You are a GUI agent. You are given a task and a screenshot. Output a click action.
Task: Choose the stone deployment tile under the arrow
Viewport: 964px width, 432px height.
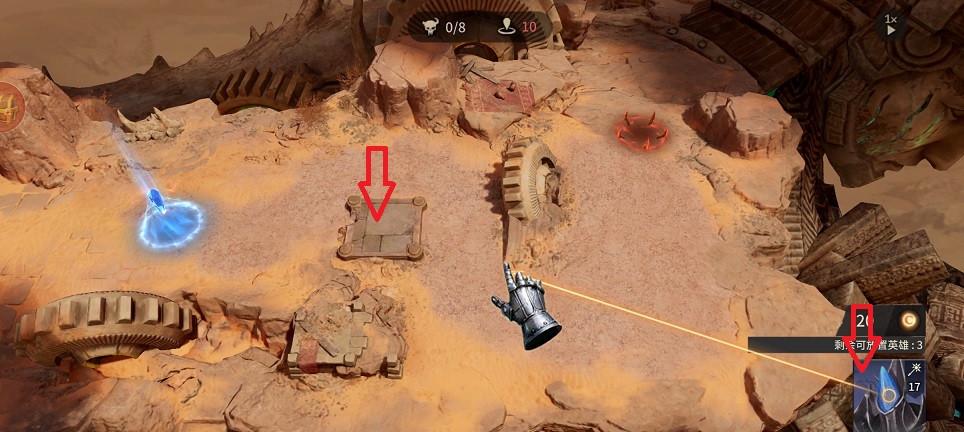point(381,229)
